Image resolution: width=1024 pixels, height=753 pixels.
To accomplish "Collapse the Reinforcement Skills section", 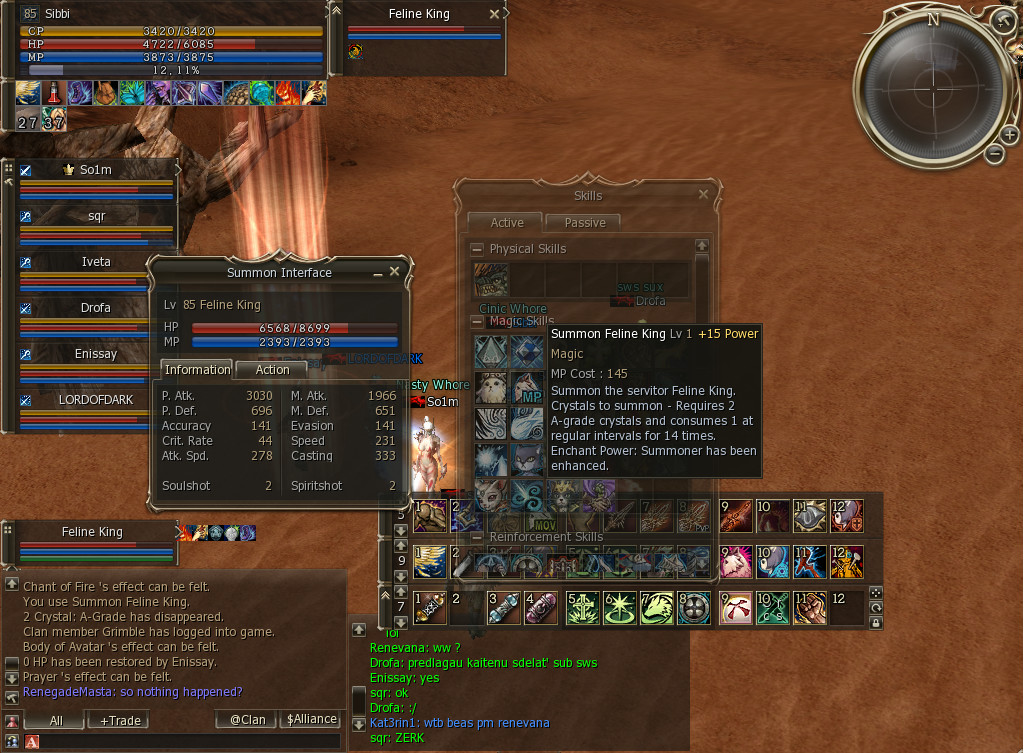I will [x=477, y=537].
